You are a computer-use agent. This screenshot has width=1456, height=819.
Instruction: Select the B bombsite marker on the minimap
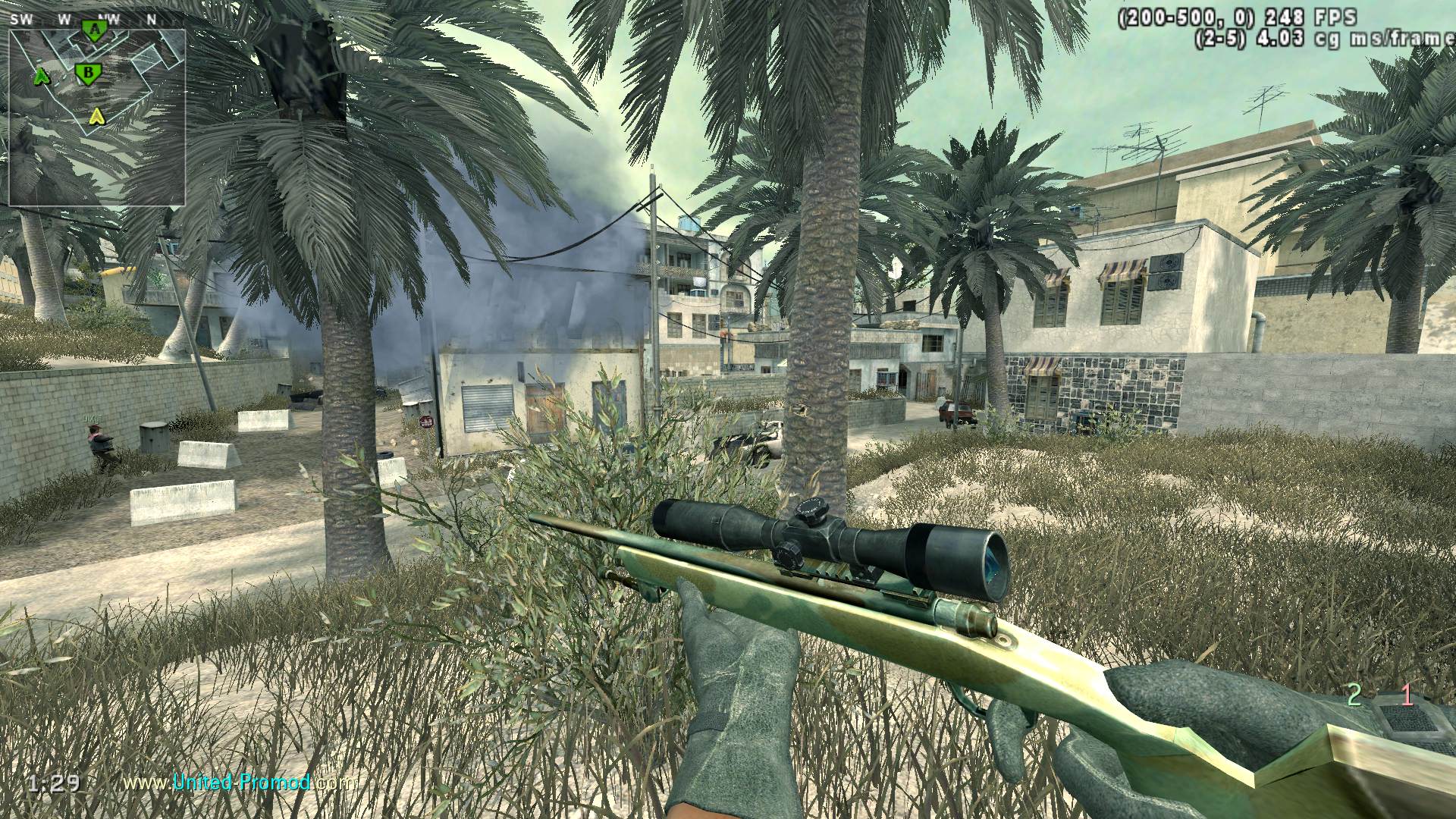(88, 73)
